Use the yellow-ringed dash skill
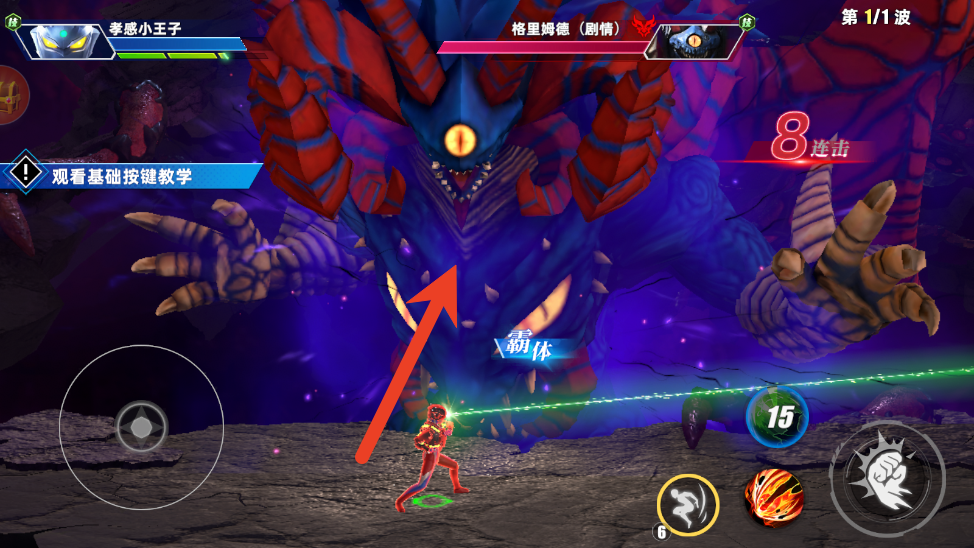974x548 pixels. pos(688,505)
